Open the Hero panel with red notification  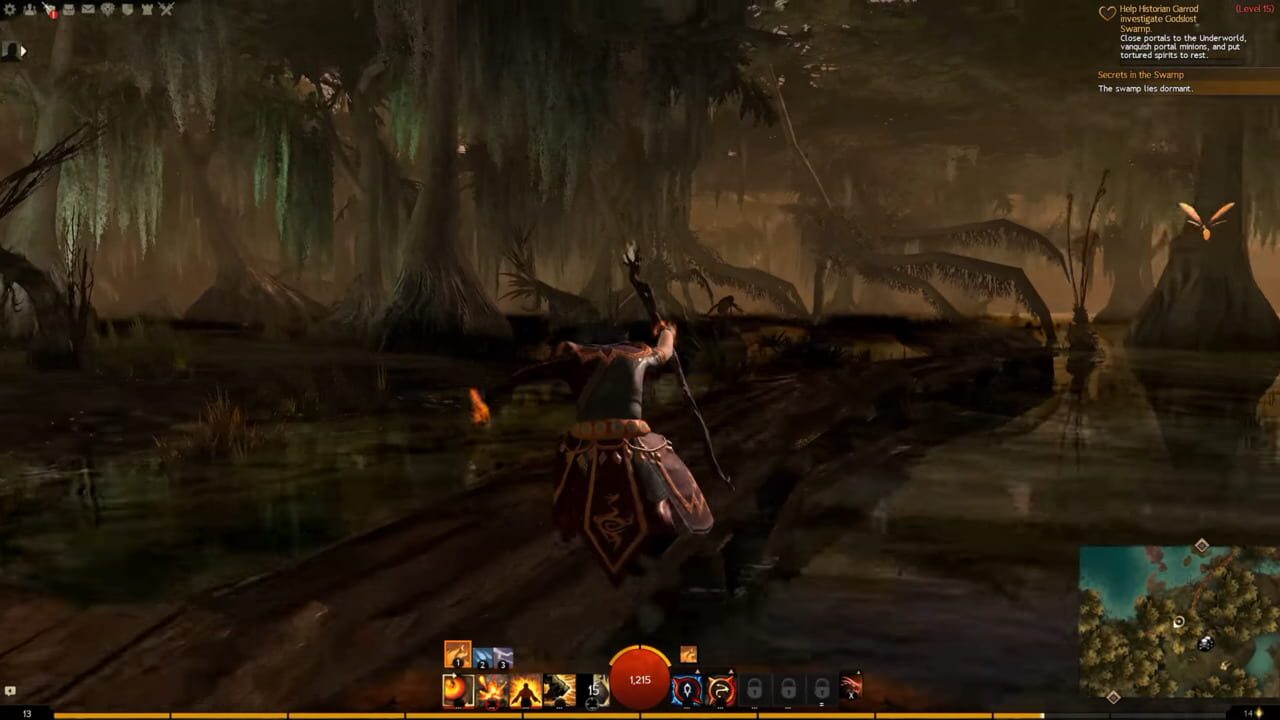point(49,10)
